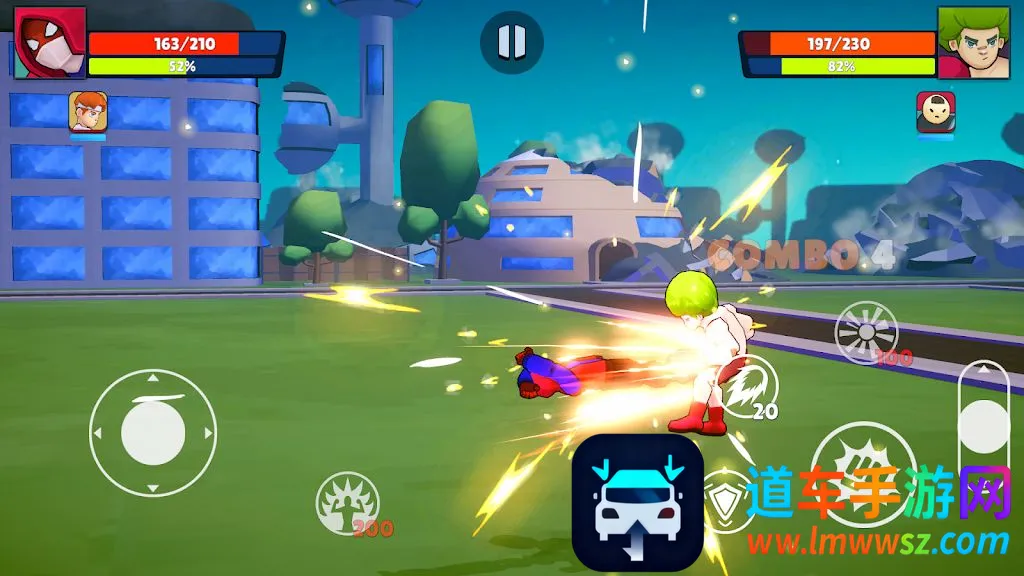Switch to the orange-haired teammate portrait
The height and width of the screenshot is (576, 1024).
click(x=88, y=112)
